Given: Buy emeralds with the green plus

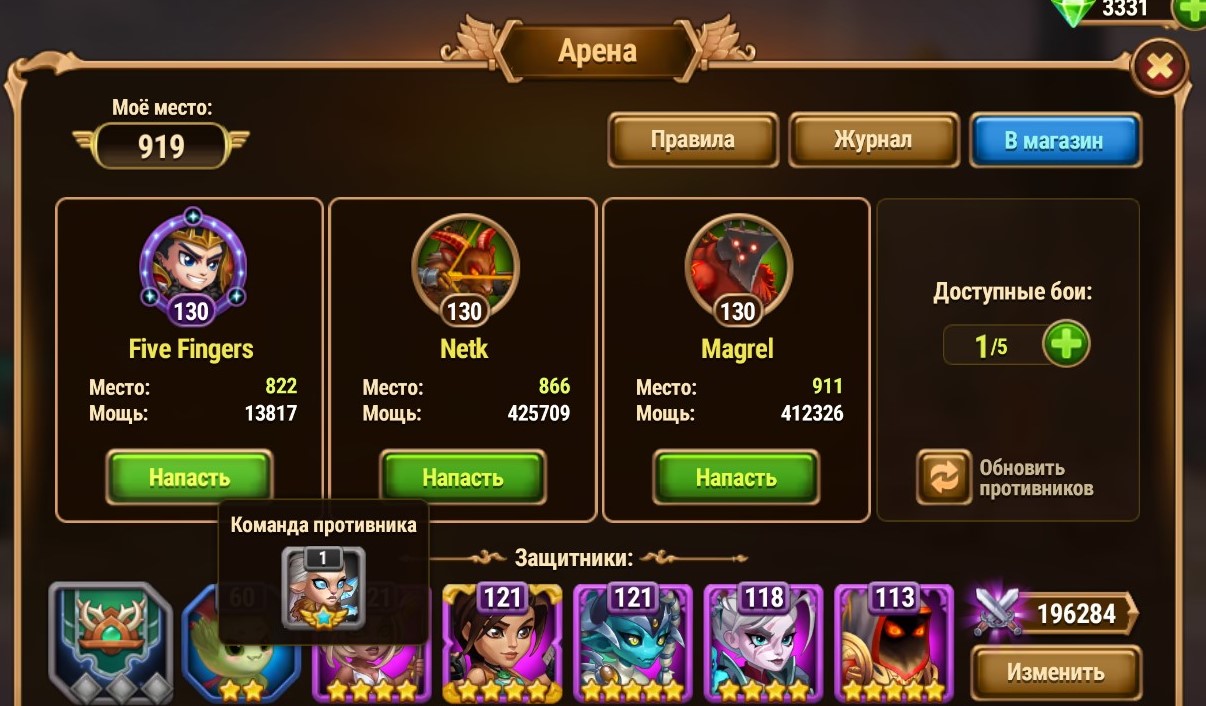Looking at the screenshot, I should (1189, 11).
